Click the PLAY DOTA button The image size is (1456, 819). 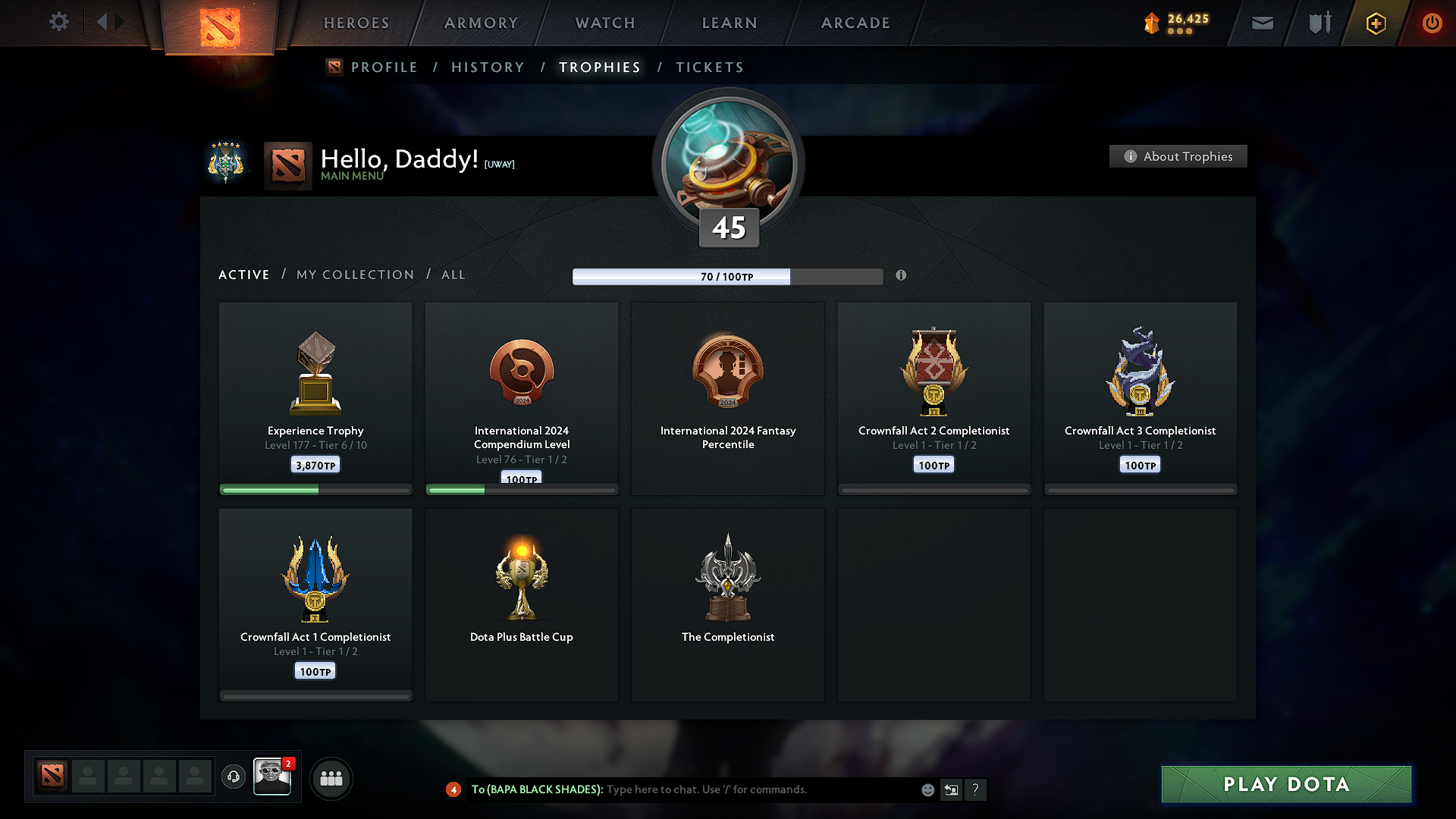point(1285,784)
